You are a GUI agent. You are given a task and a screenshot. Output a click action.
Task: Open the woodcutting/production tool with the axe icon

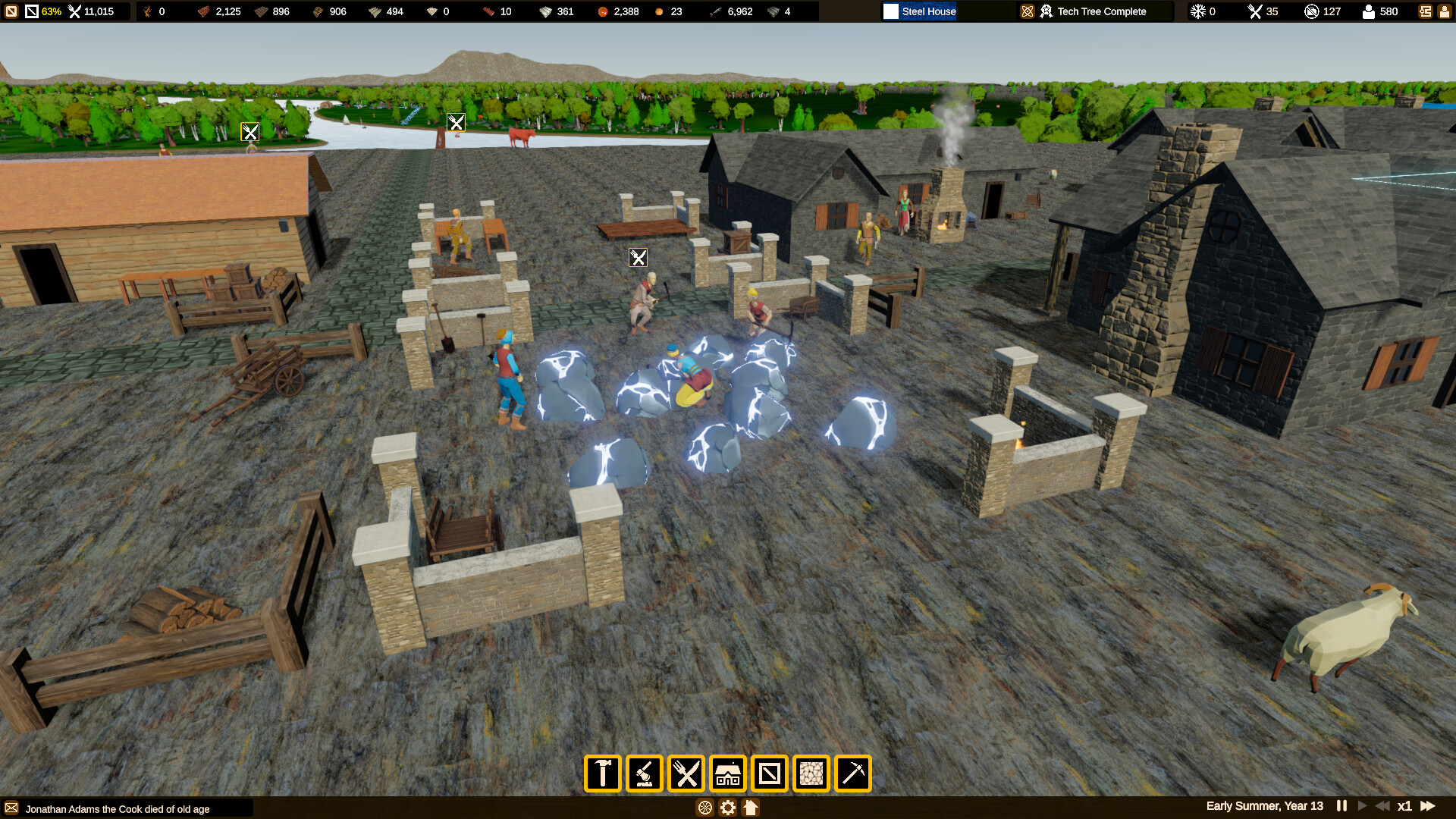point(644,773)
